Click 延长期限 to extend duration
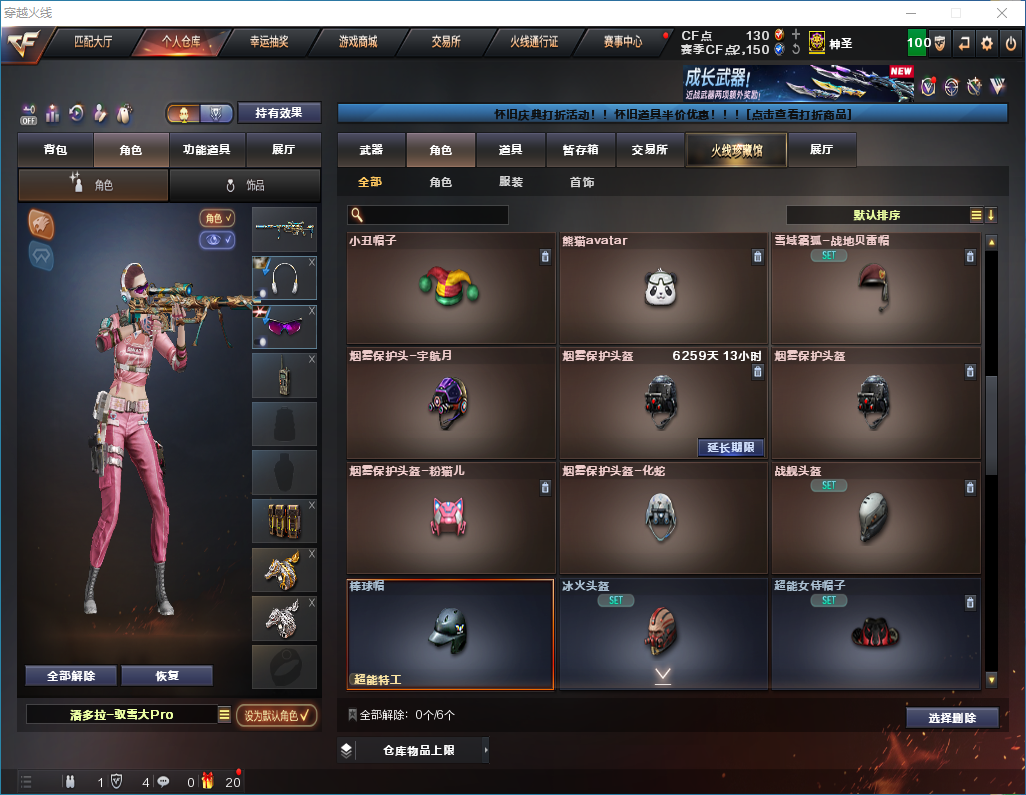1026x795 pixels. [x=731, y=447]
